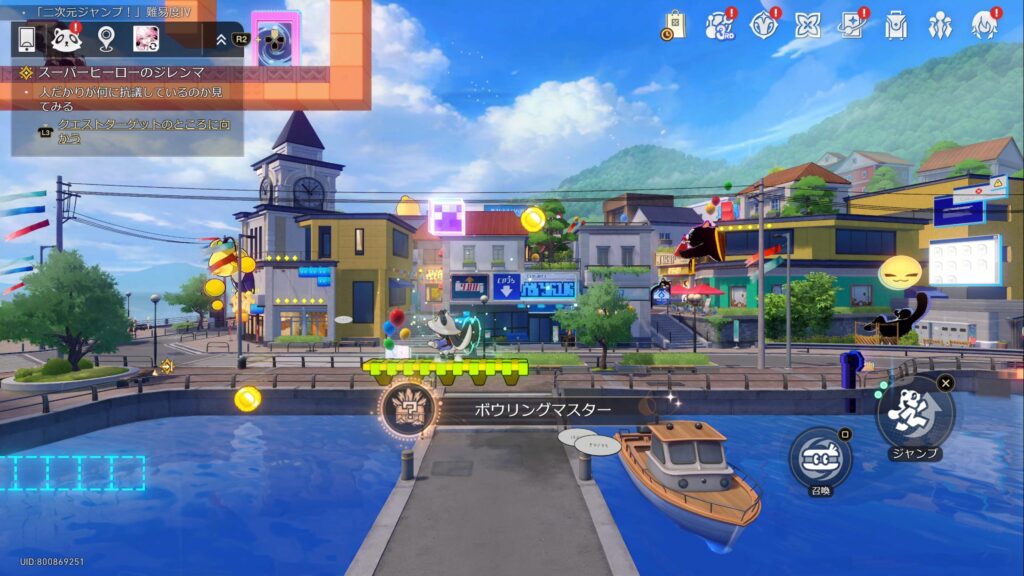Activate the ジャンプ jump ability

tap(915, 413)
